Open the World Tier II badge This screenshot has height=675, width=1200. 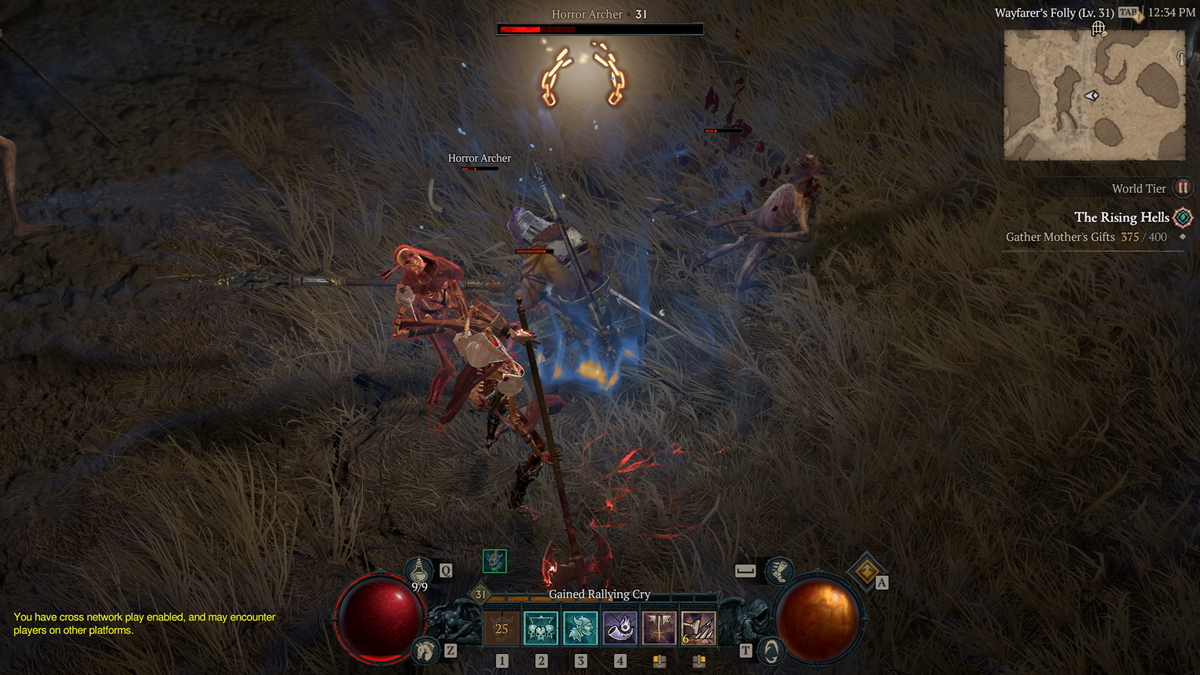point(1183,188)
